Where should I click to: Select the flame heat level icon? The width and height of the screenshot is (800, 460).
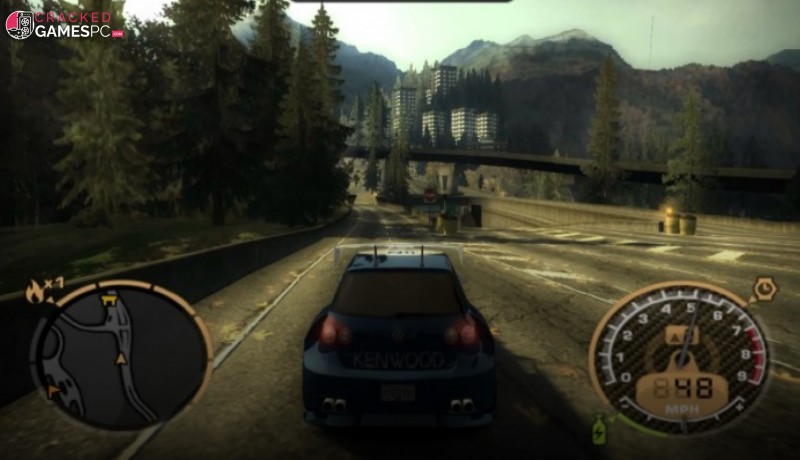pos(37,292)
